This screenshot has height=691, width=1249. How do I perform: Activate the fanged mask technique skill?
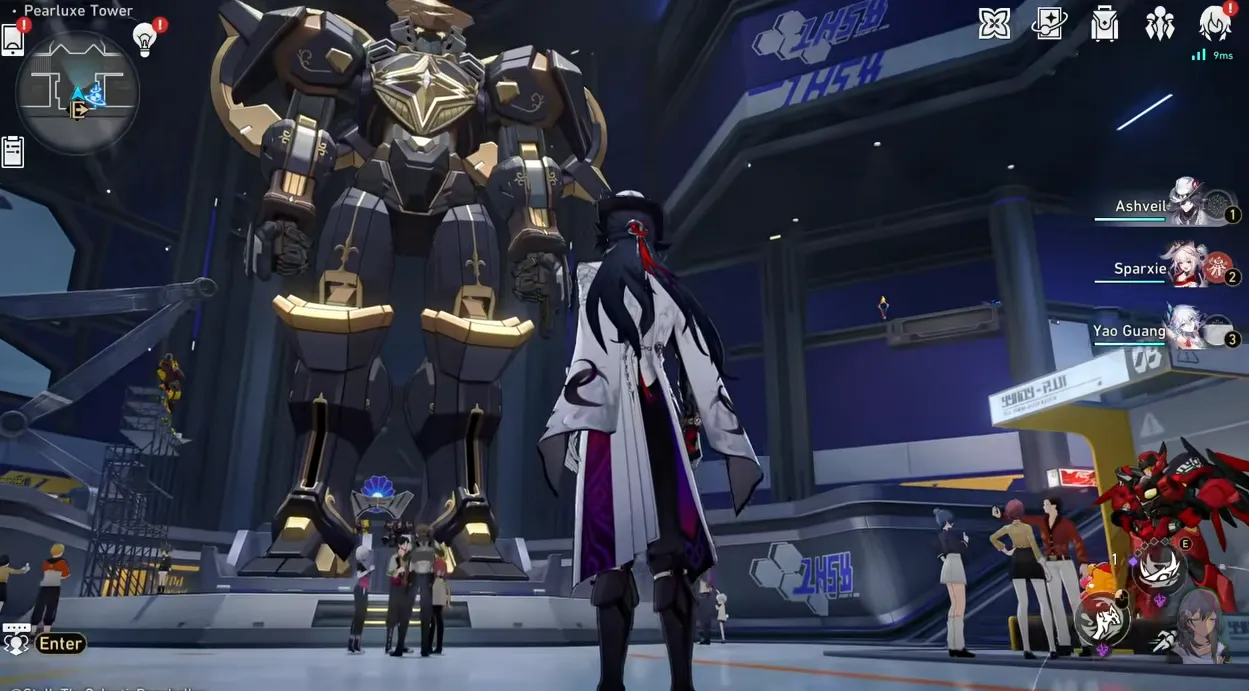[1159, 569]
